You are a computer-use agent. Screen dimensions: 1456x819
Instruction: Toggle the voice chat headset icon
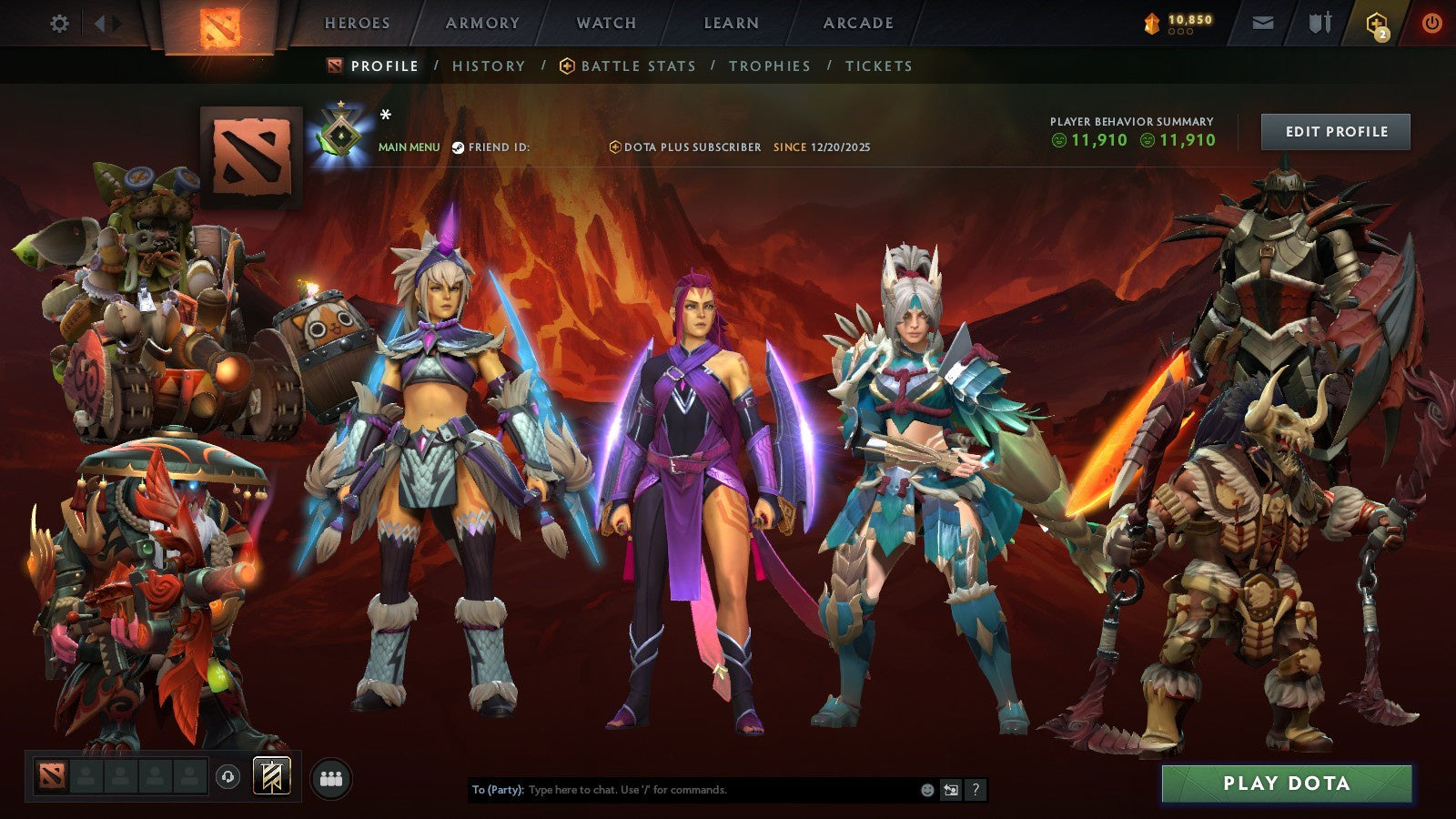click(x=226, y=778)
